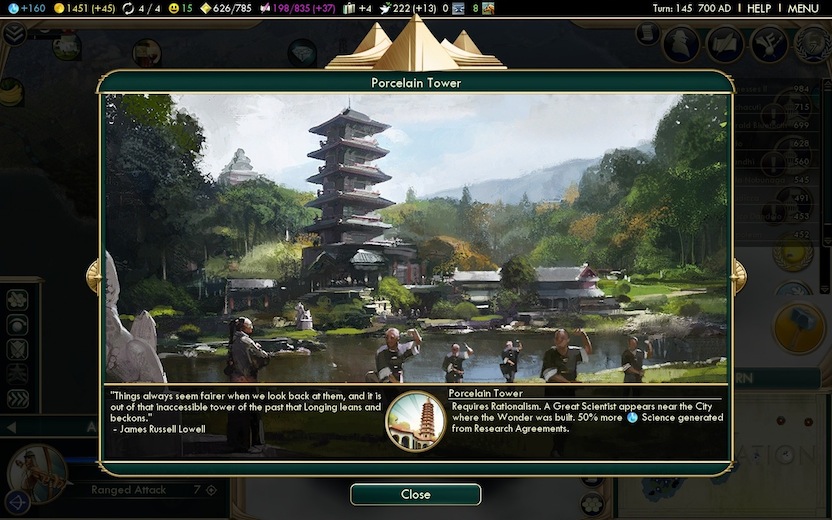Click the tourism suitcase counter
The height and width of the screenshot is (520, 832).
pyautogui.click(x=359, y=8)
